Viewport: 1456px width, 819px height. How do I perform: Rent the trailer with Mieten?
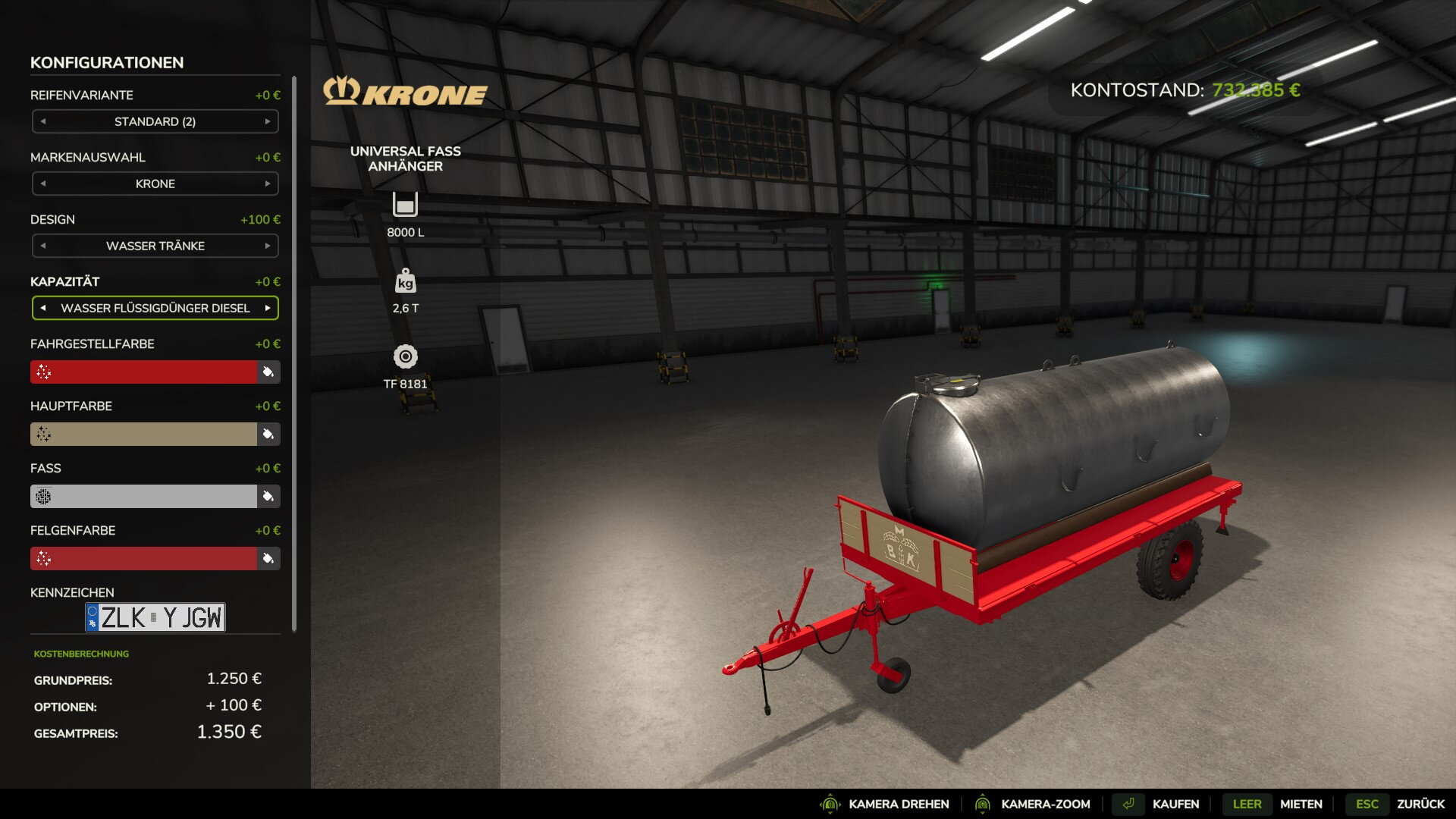(1301, 804)
